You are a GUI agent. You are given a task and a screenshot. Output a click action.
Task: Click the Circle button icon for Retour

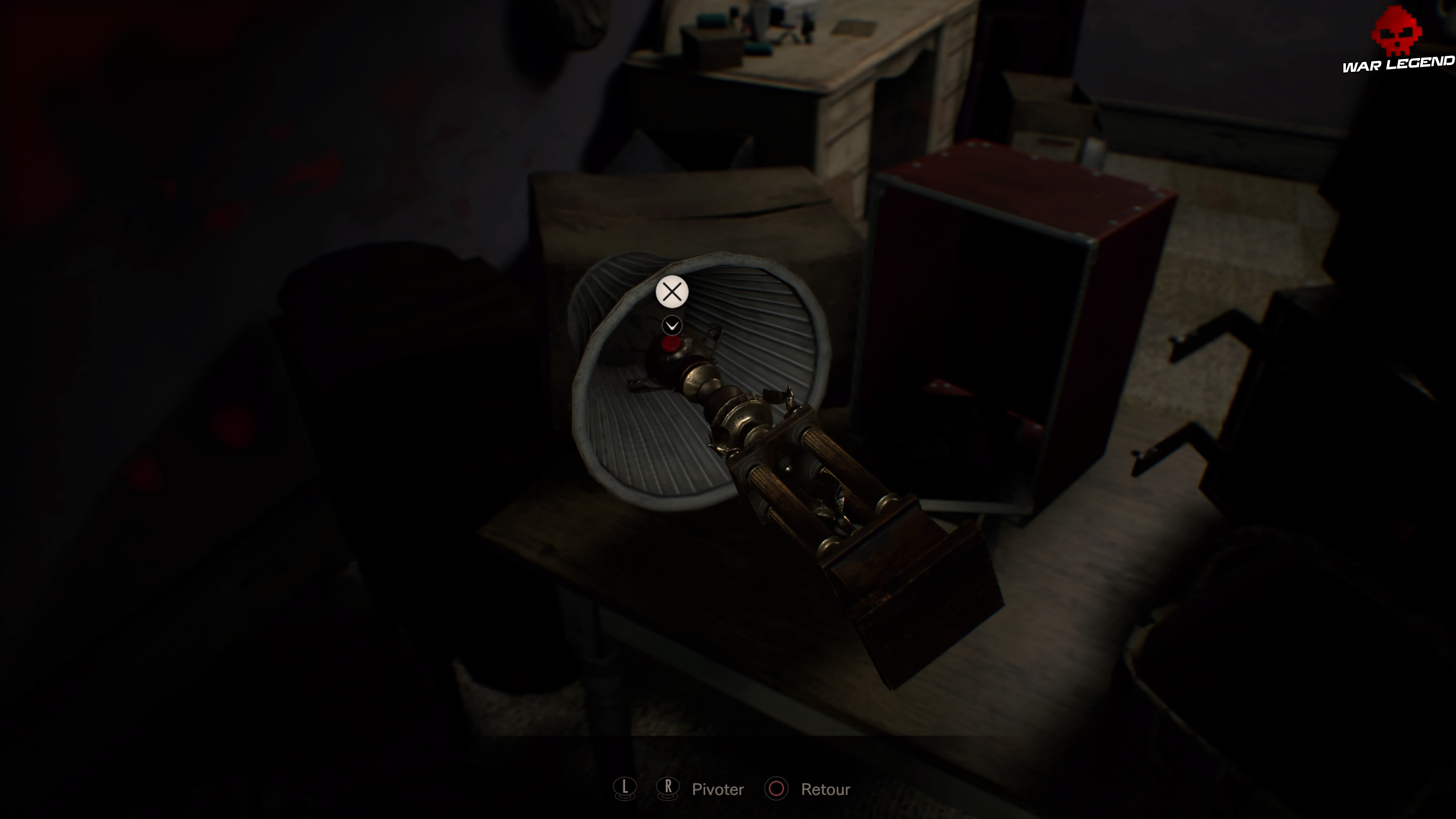point(777,789)
